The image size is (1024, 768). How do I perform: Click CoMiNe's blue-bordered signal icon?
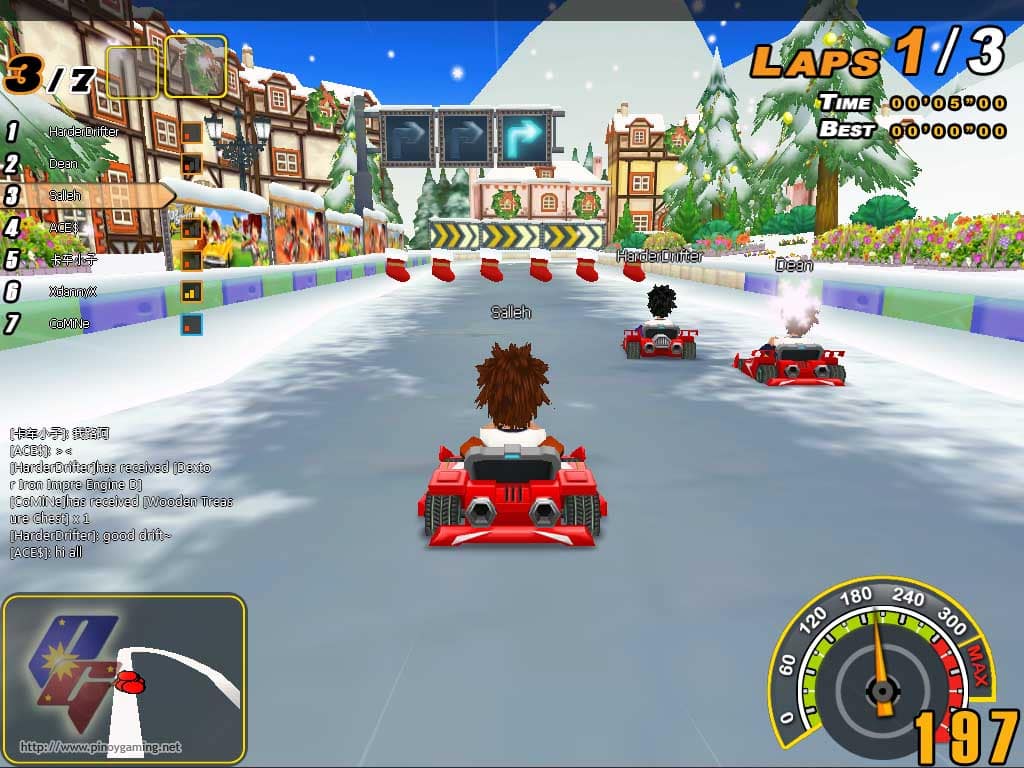191,324
